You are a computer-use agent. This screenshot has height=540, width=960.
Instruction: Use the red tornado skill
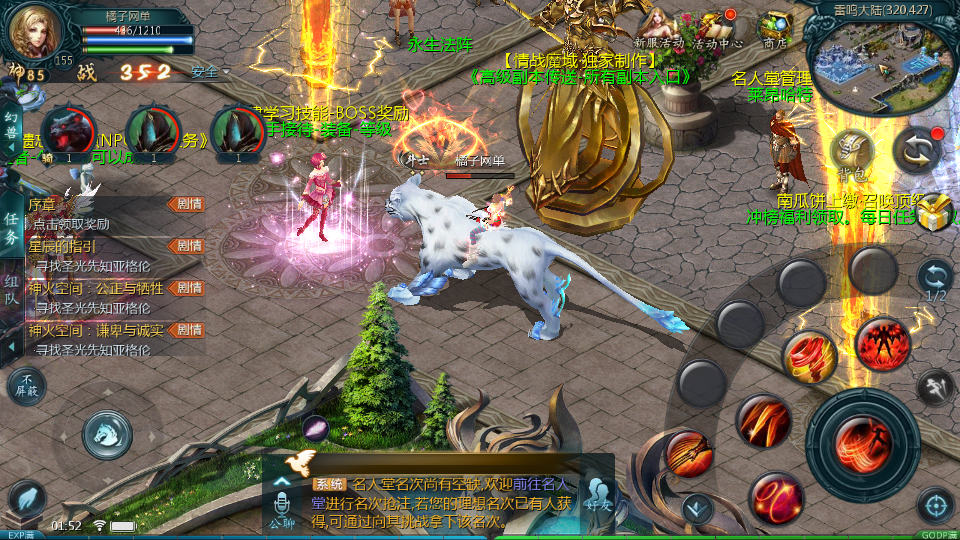808,355
